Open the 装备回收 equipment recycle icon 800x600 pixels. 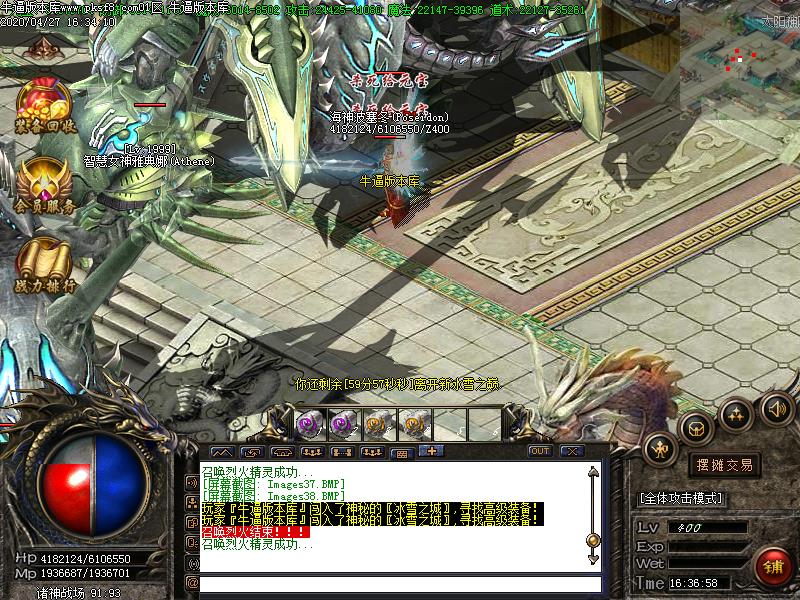pos(45,105)
